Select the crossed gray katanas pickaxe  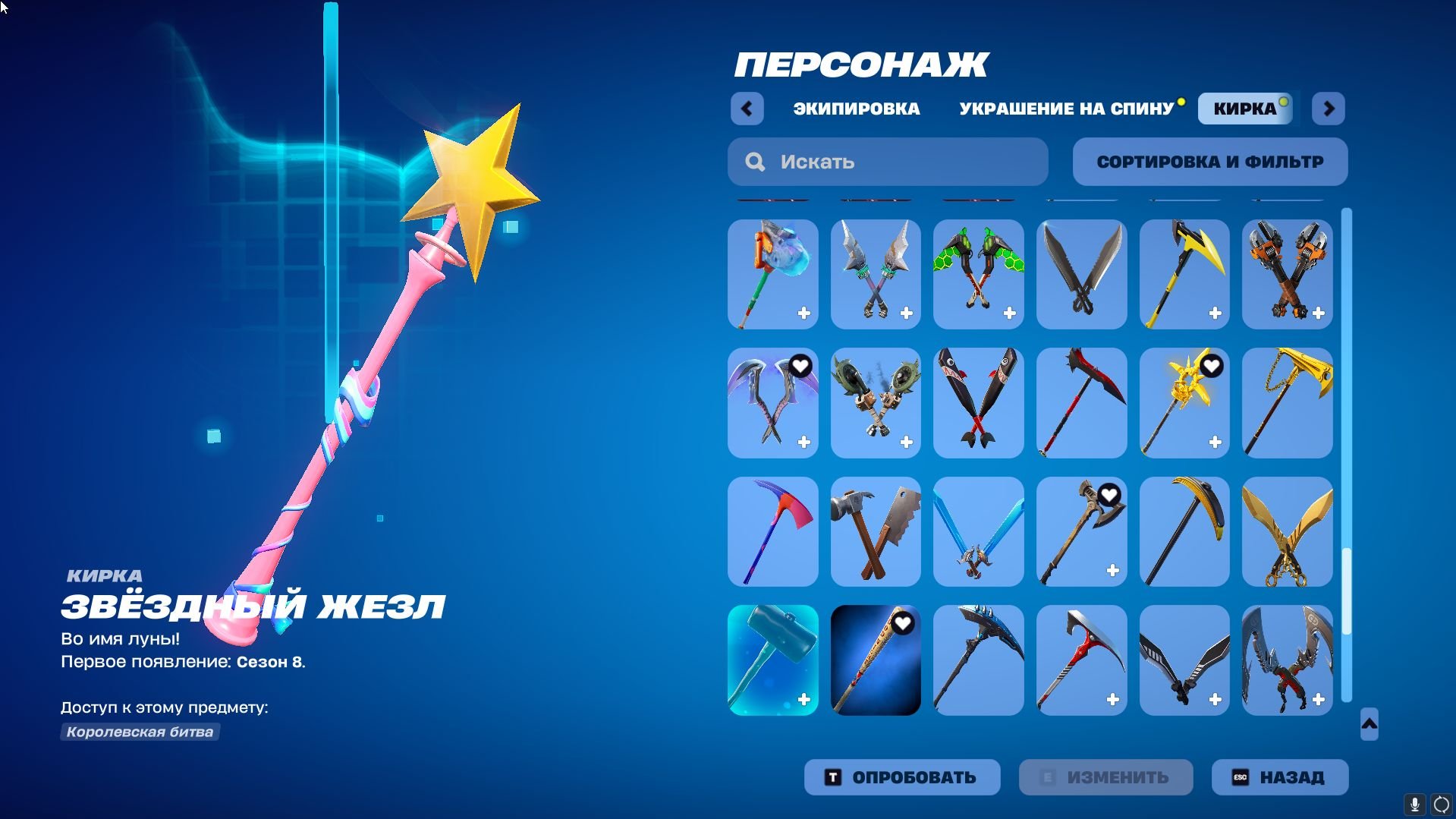click(x=1081, y=275)
